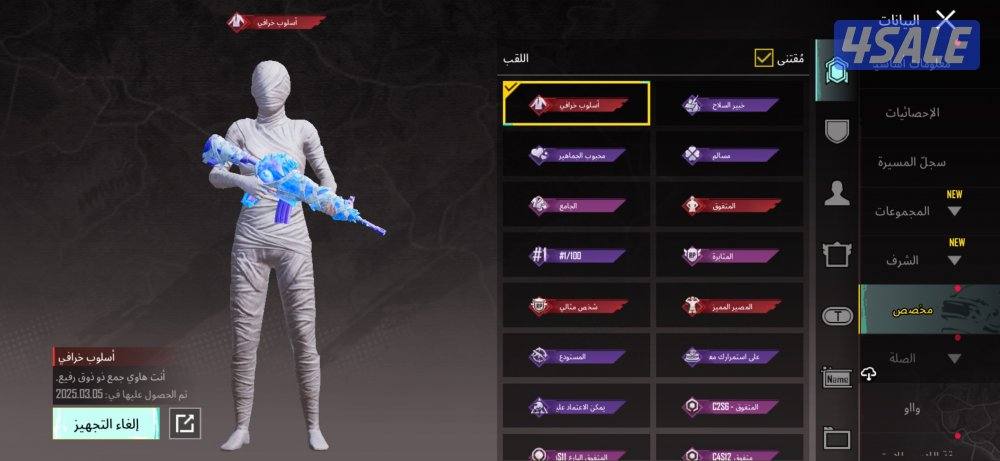Close the profile screen with the X

tap(945, 18)
